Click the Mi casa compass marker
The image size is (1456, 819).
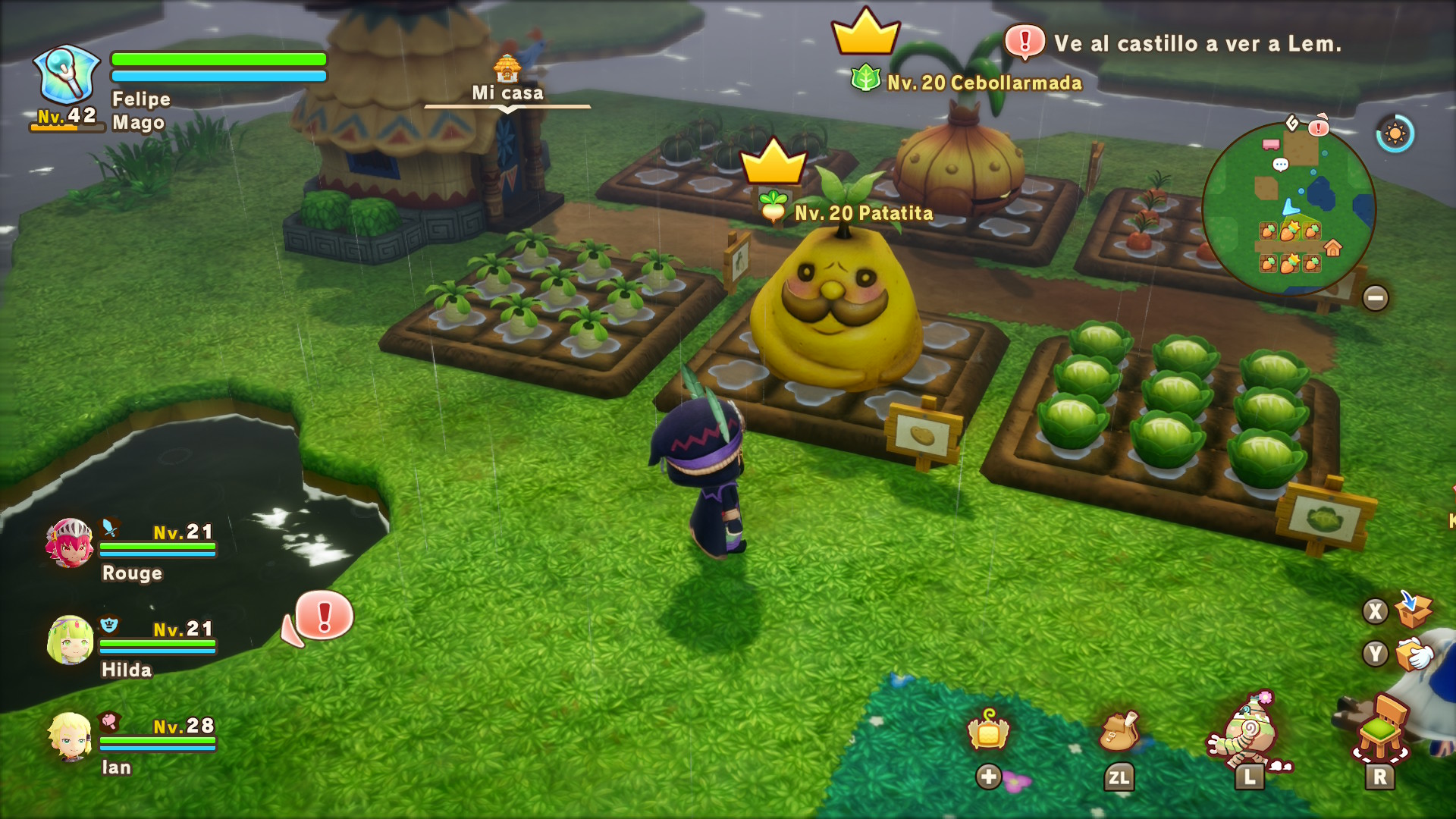(507, 80)
